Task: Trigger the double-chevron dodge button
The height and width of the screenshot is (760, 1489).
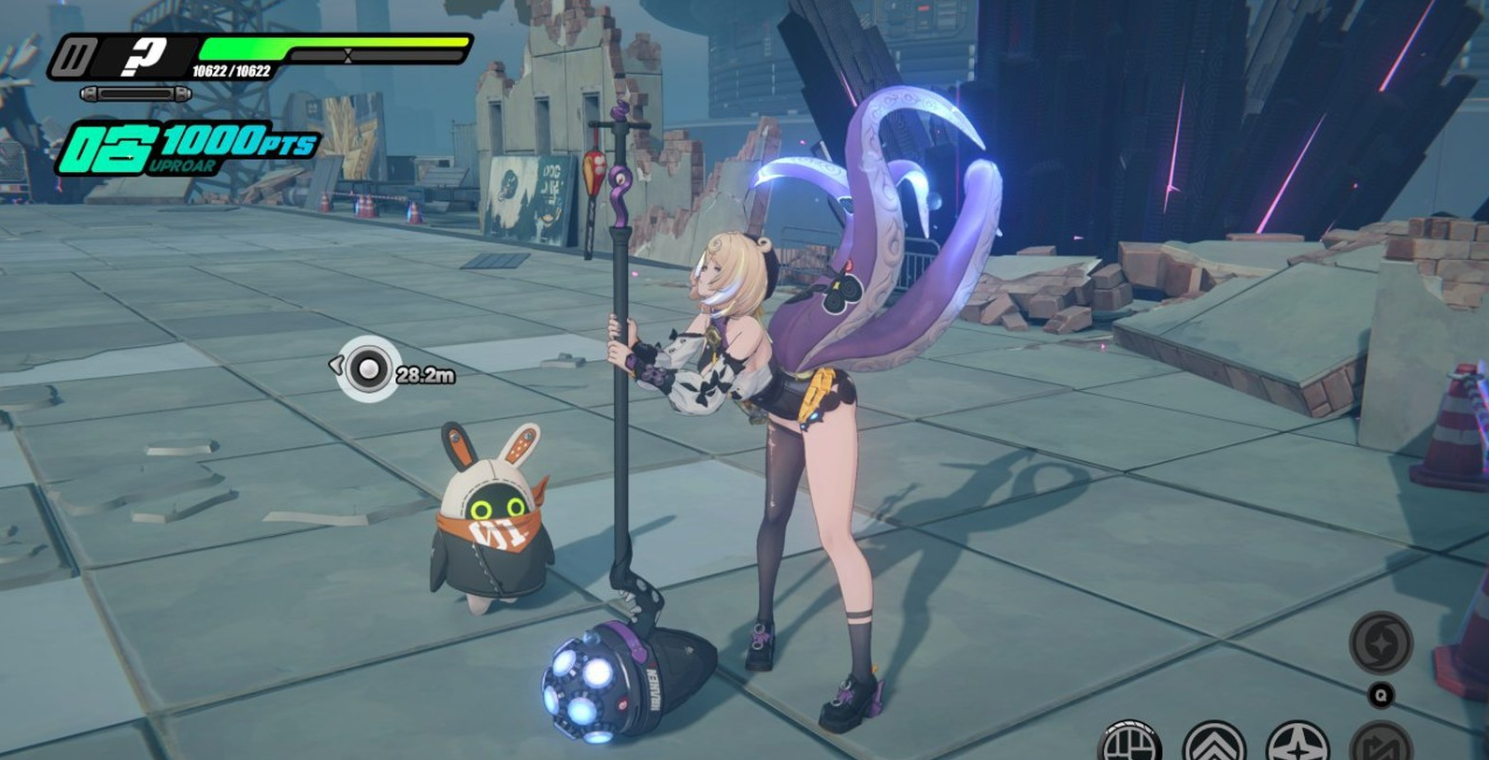Action: click(x=1213, y=744)
